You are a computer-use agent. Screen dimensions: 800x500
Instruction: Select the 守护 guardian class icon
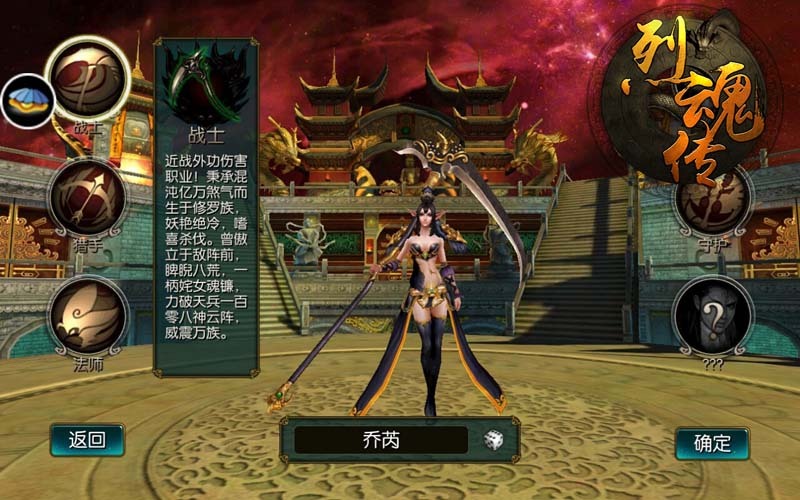click(x=713, y=200)
